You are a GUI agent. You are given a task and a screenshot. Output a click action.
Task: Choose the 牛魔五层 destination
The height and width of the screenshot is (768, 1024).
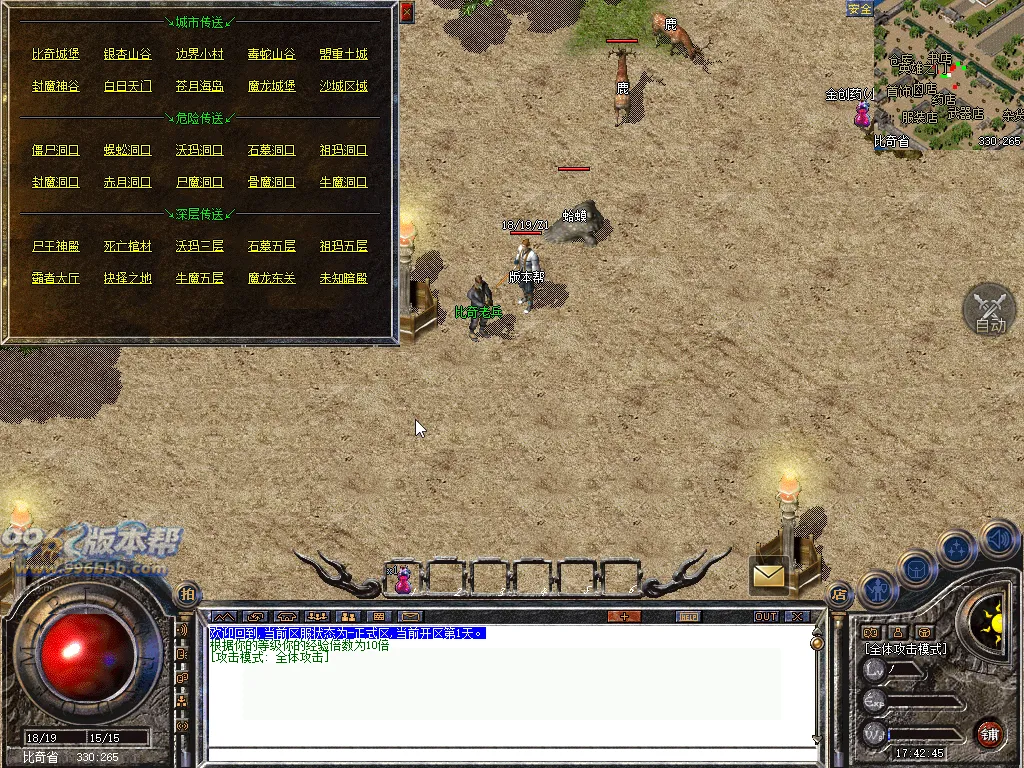point(199,278)
